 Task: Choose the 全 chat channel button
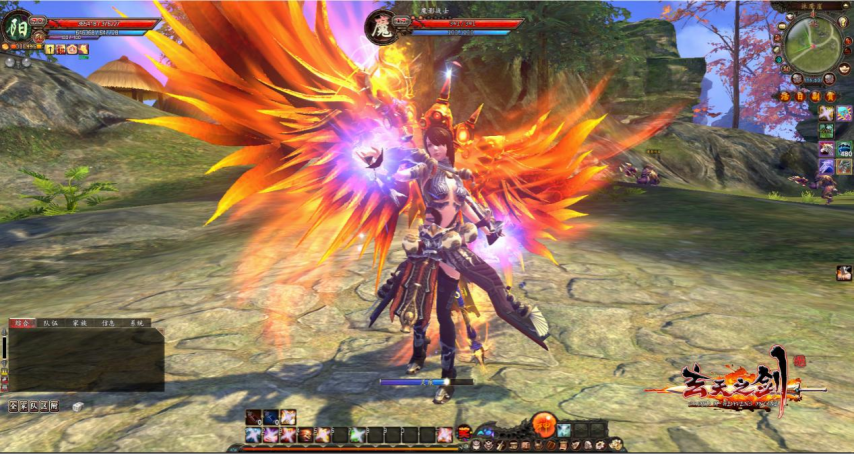click(x=13, y=406)
